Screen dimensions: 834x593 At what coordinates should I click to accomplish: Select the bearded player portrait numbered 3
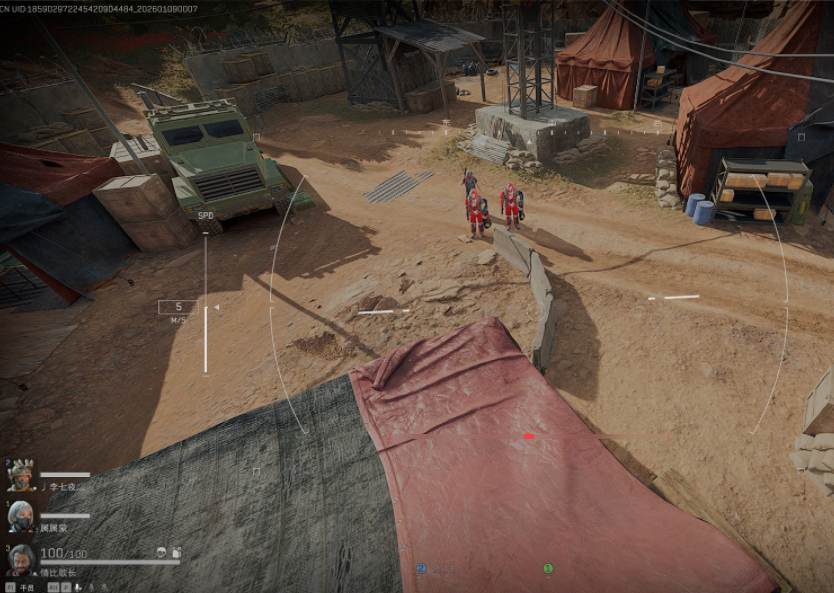21,559
